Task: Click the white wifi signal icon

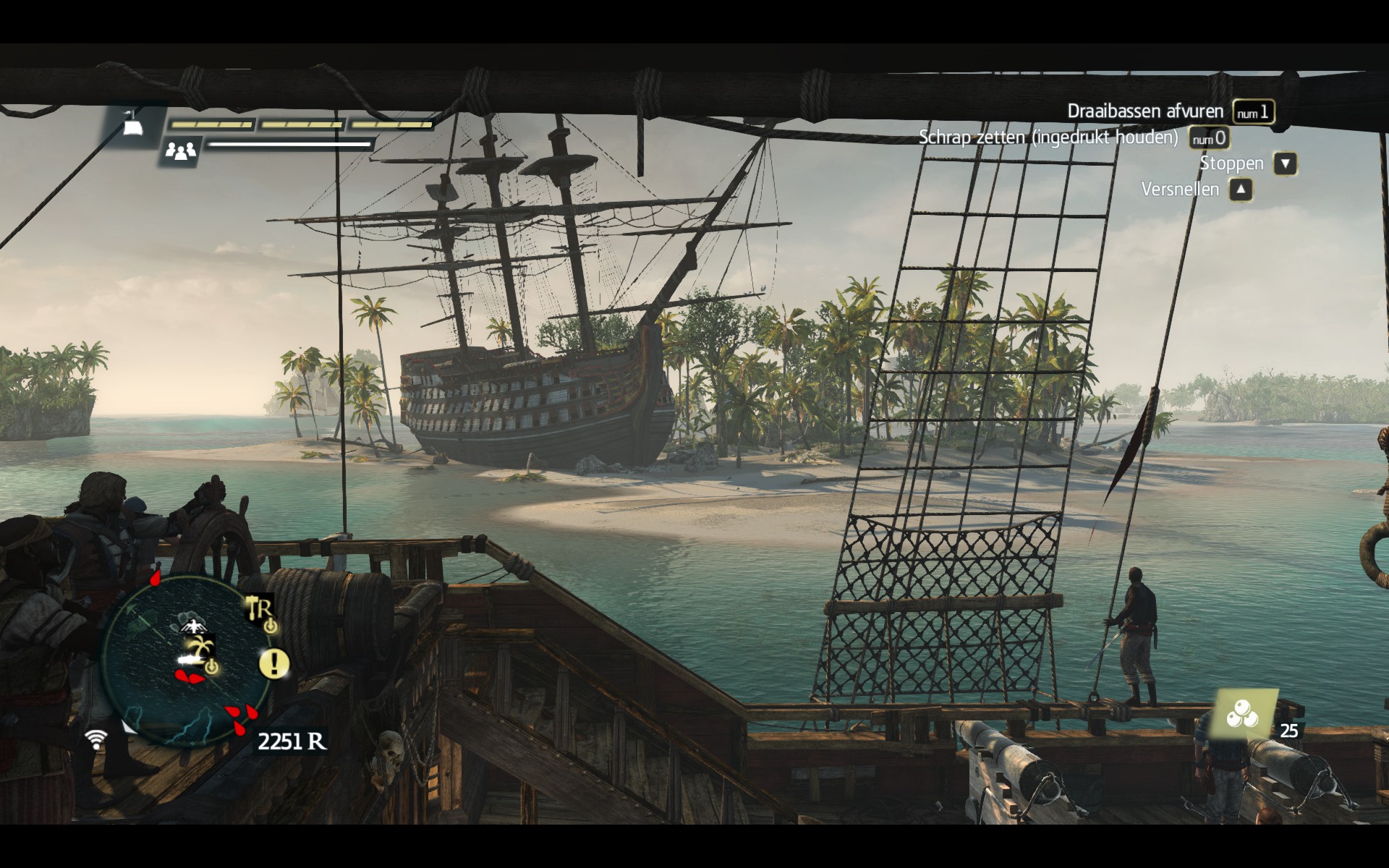Action: [95, 739]
